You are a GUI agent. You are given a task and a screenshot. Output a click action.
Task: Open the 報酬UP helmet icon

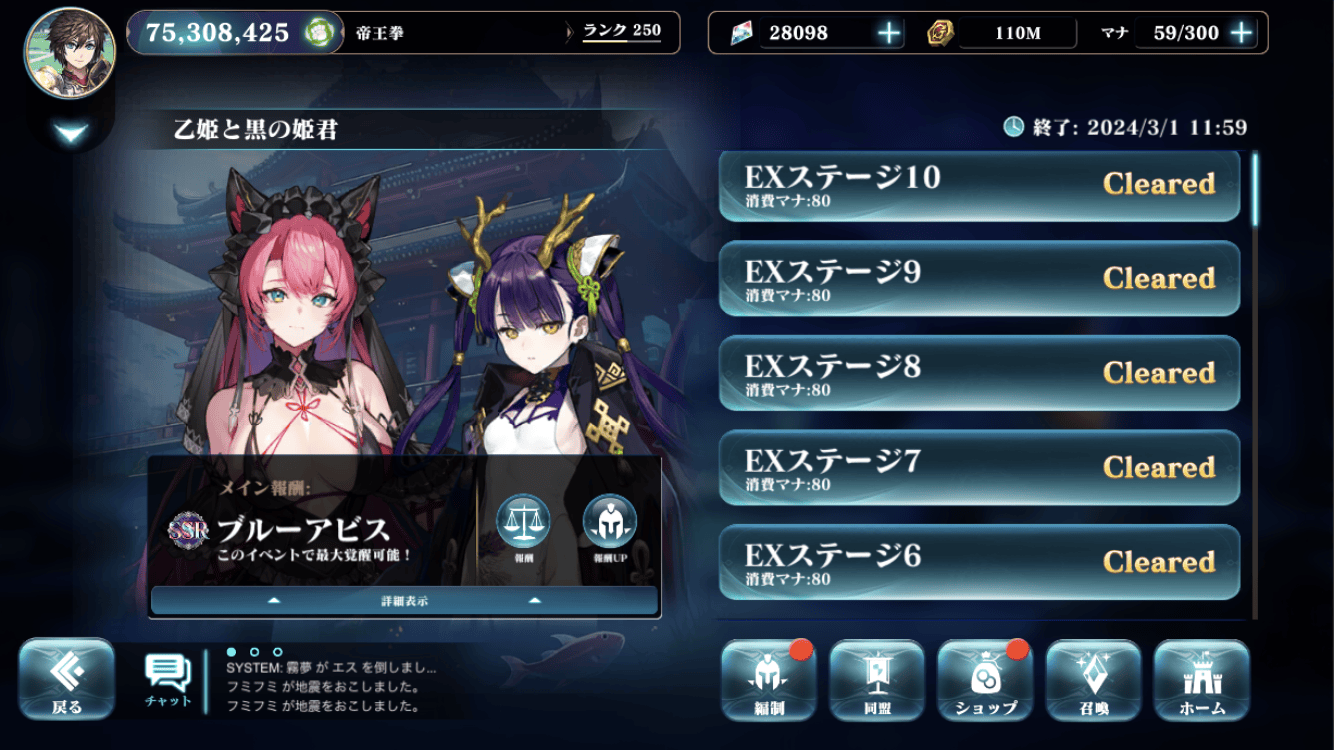pyautogui.click(x=609, y=522)
